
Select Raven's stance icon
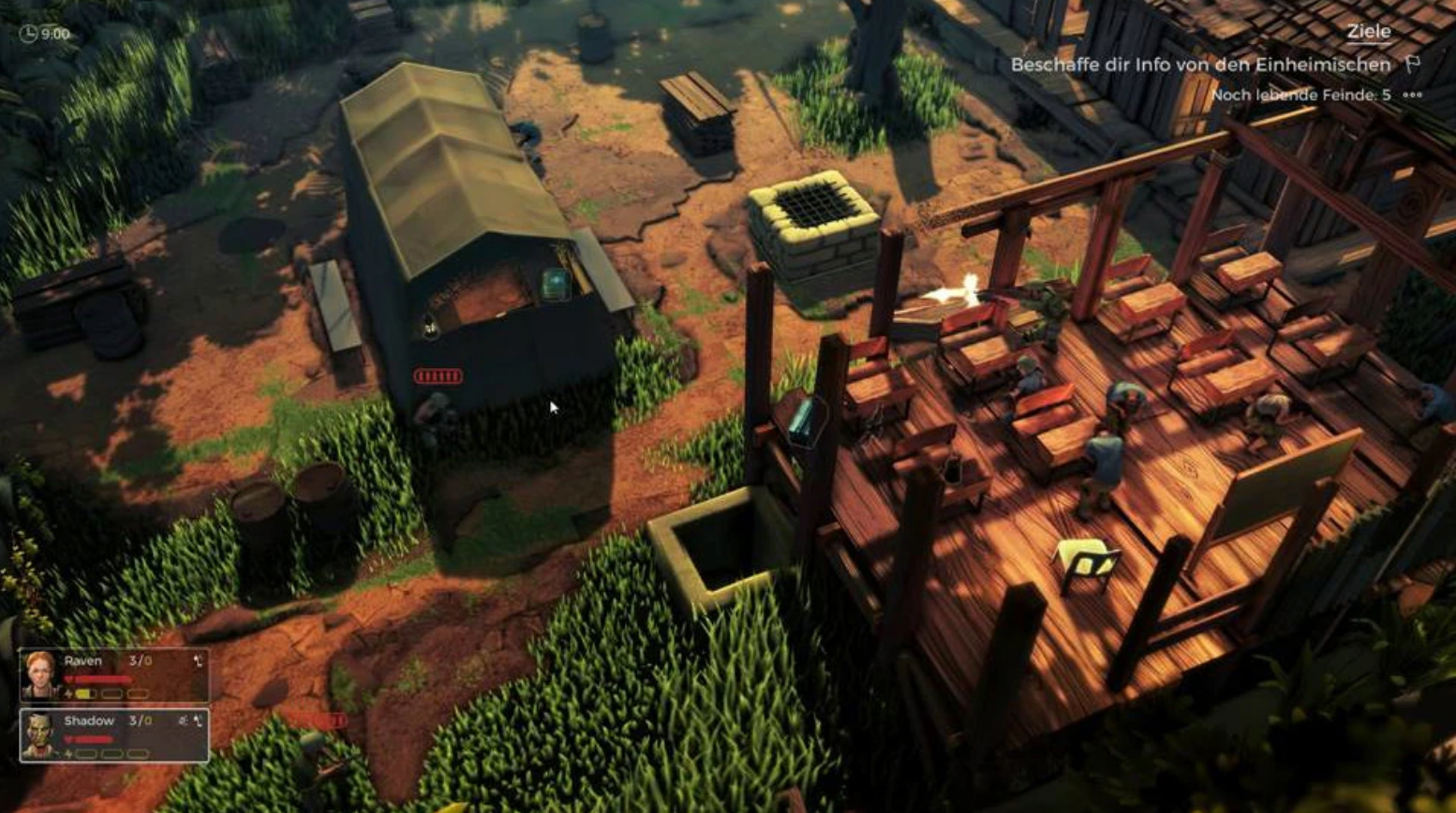point(199,661)
